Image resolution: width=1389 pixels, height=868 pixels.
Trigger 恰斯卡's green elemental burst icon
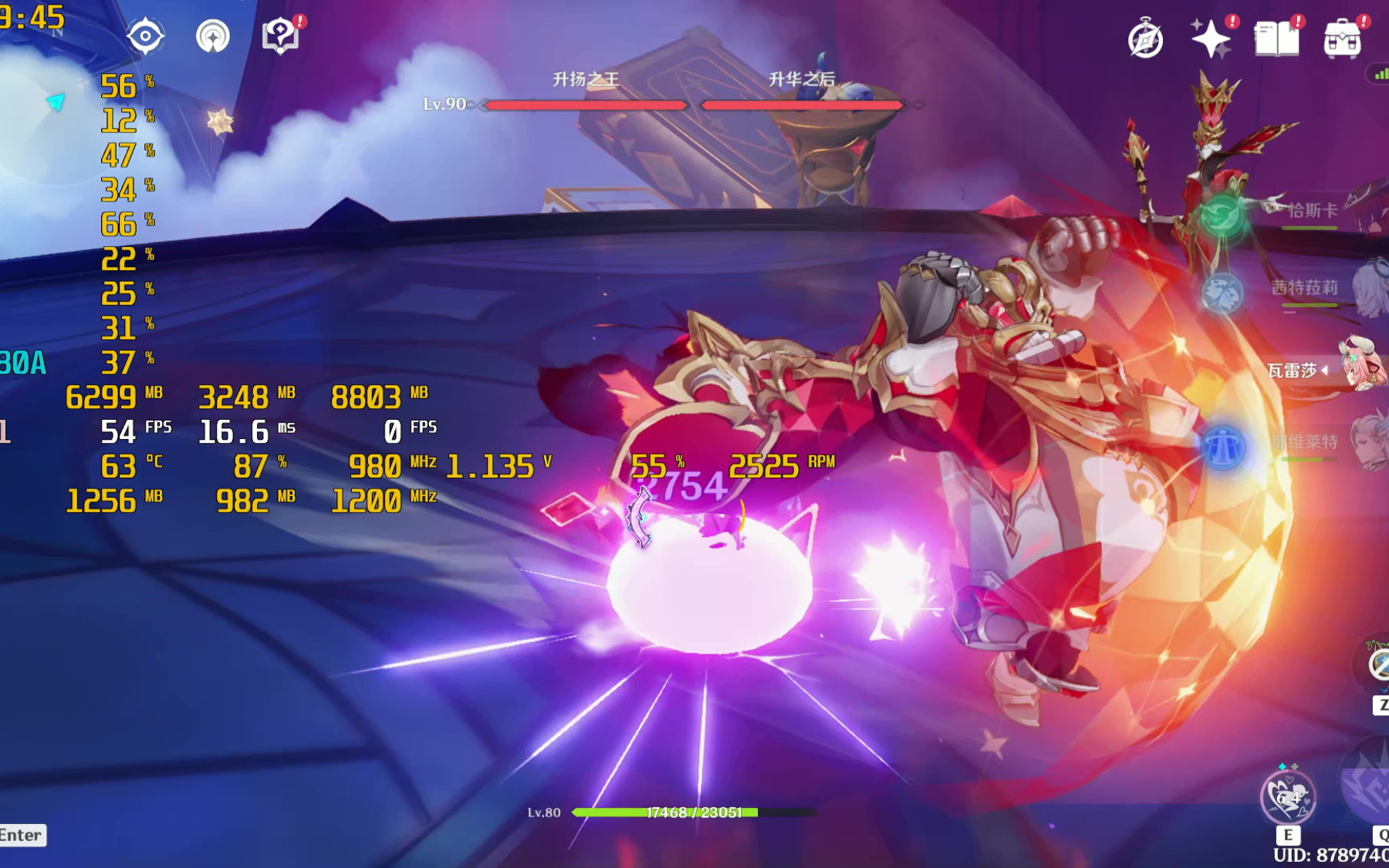coord(1222,215)
